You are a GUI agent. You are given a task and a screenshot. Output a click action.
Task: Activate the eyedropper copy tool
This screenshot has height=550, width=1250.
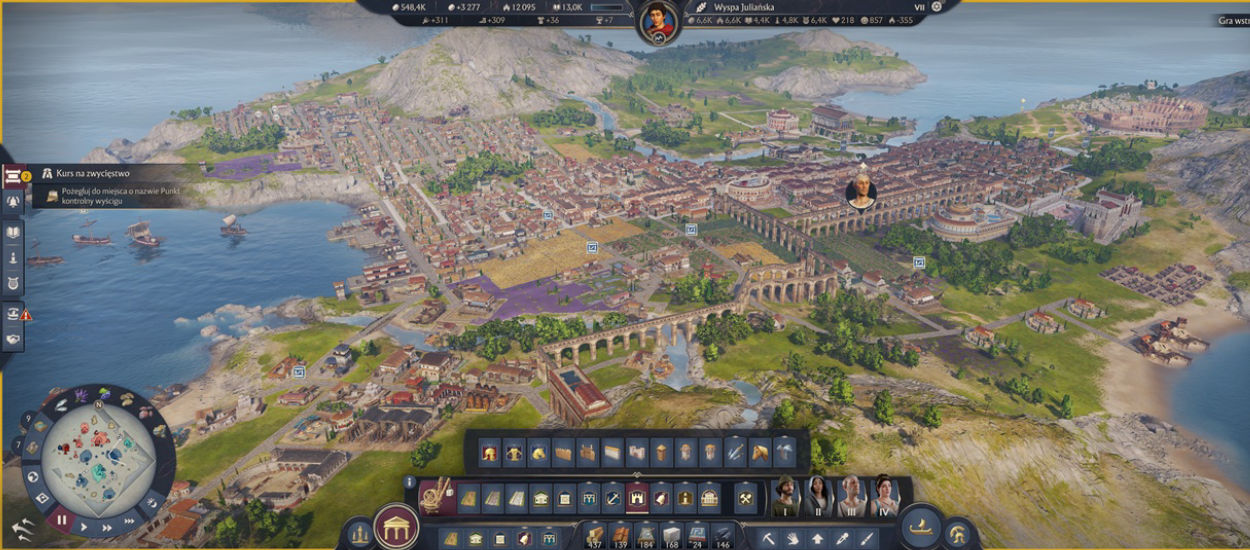[844, 538]
